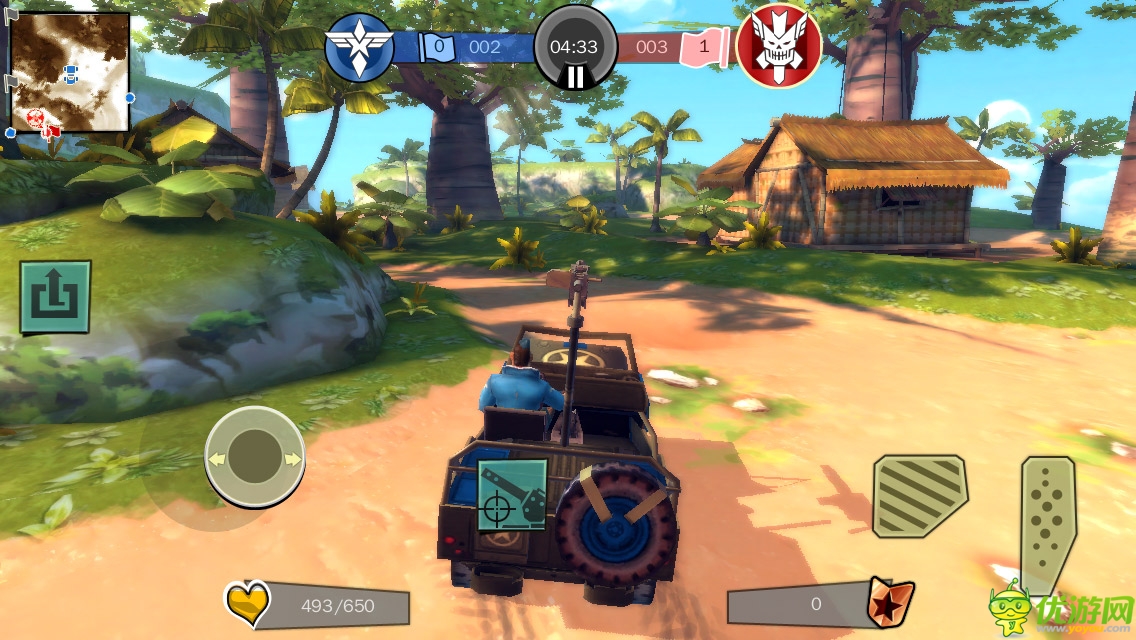
Task: Steer using the round joystick control
Action: [x=254, y=459]
